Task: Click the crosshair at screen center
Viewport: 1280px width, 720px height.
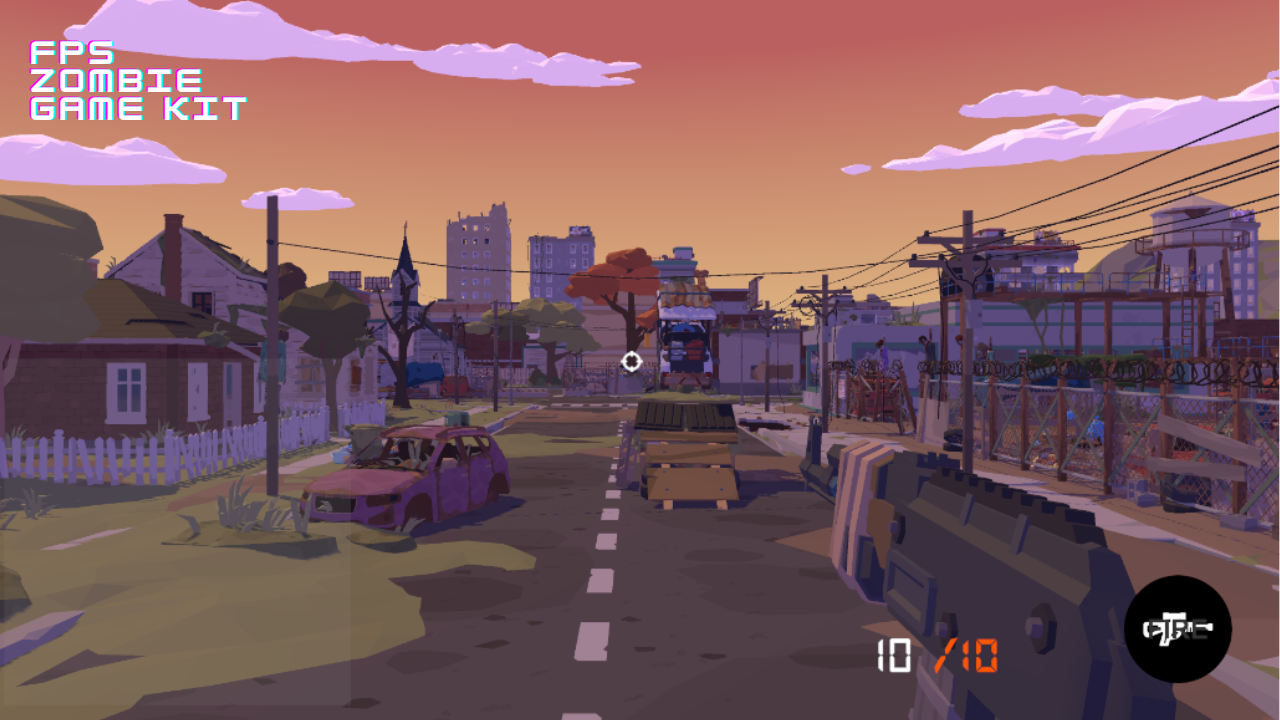Action: 632,363
